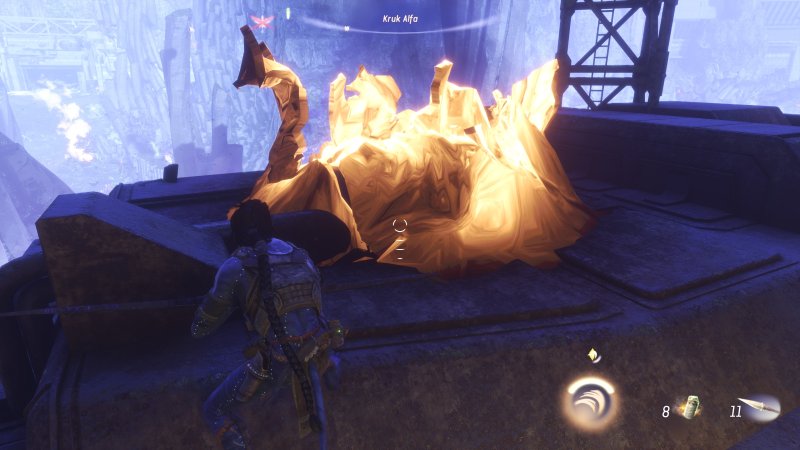
Task: Select the grenade item icon
Action: (690, 407)
